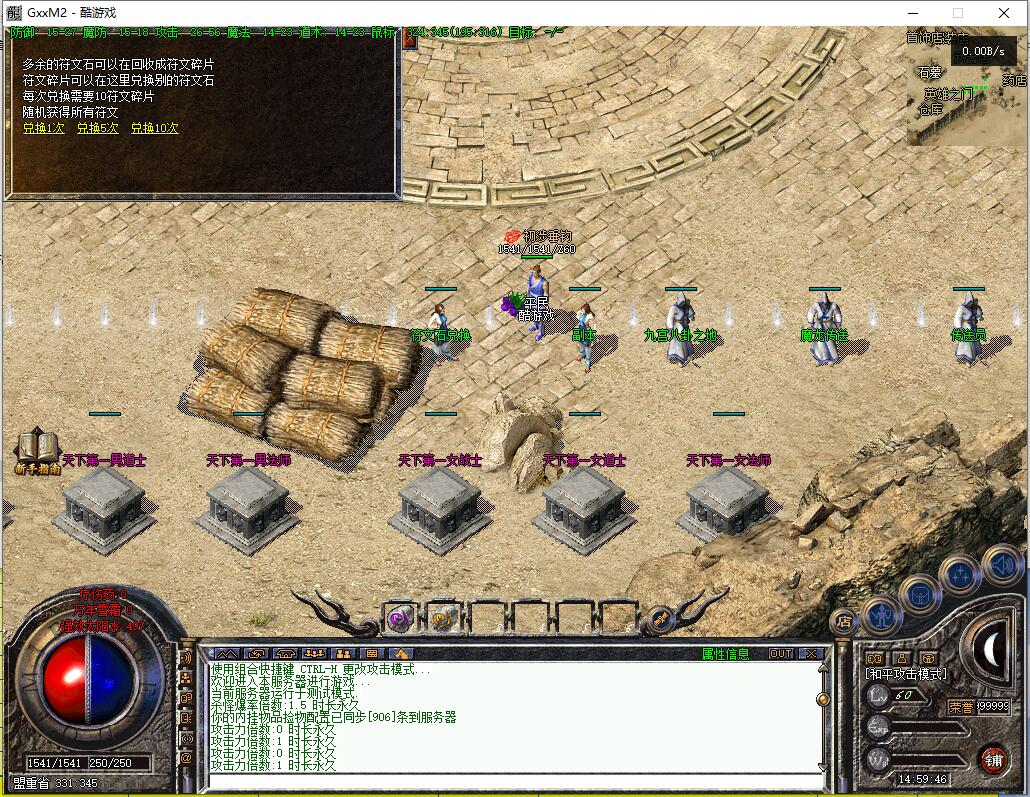Open the character figure panel
The height and width of the screenshot is (797, 1030).
point(881,613)
